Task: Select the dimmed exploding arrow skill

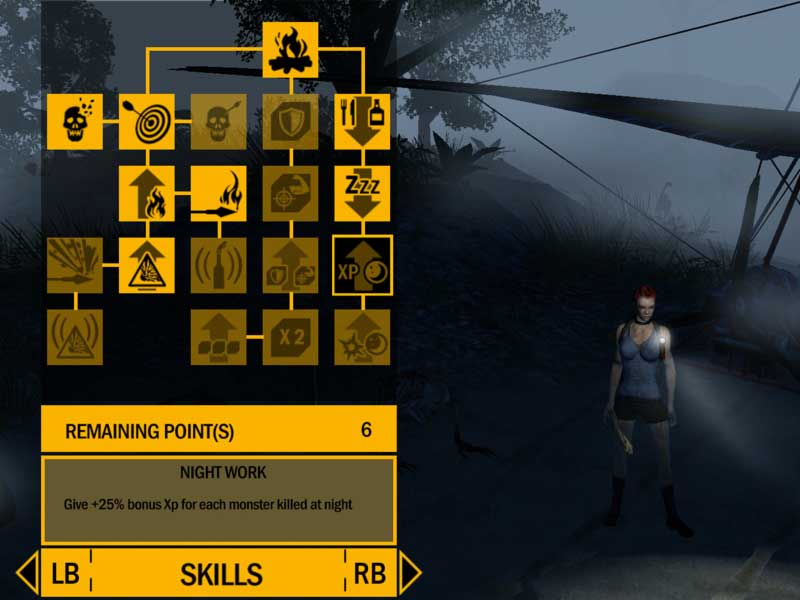Action: point(75,265)
